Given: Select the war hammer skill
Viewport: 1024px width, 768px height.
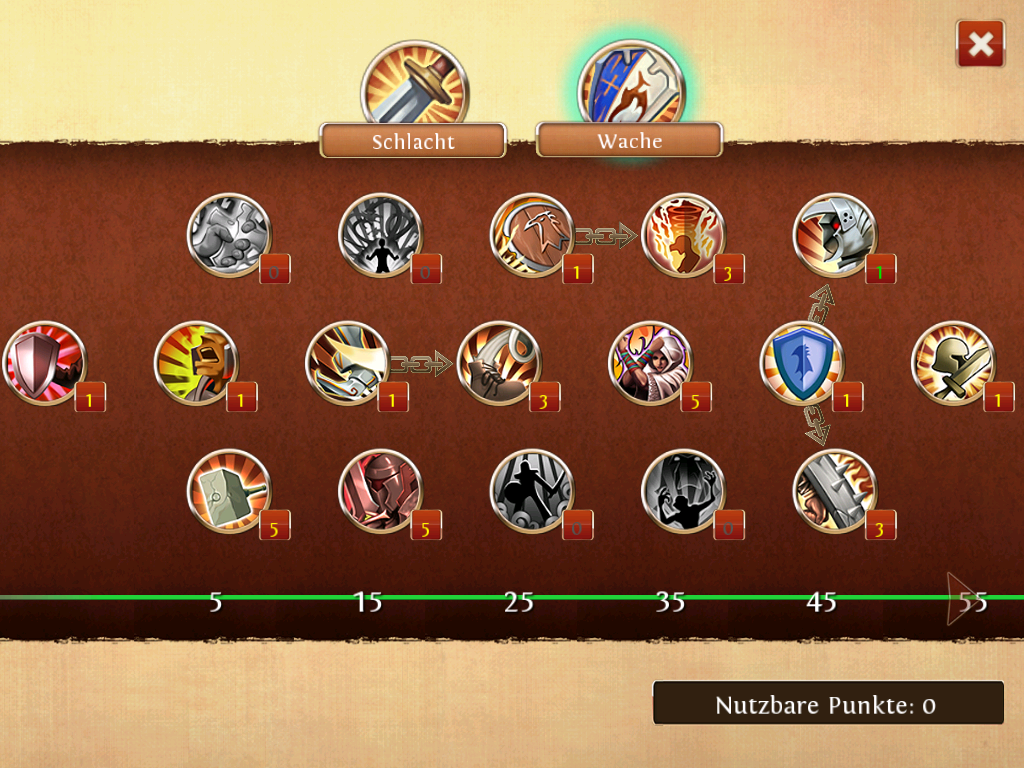Looking at the screenshot, I should [x=229, y=491].
